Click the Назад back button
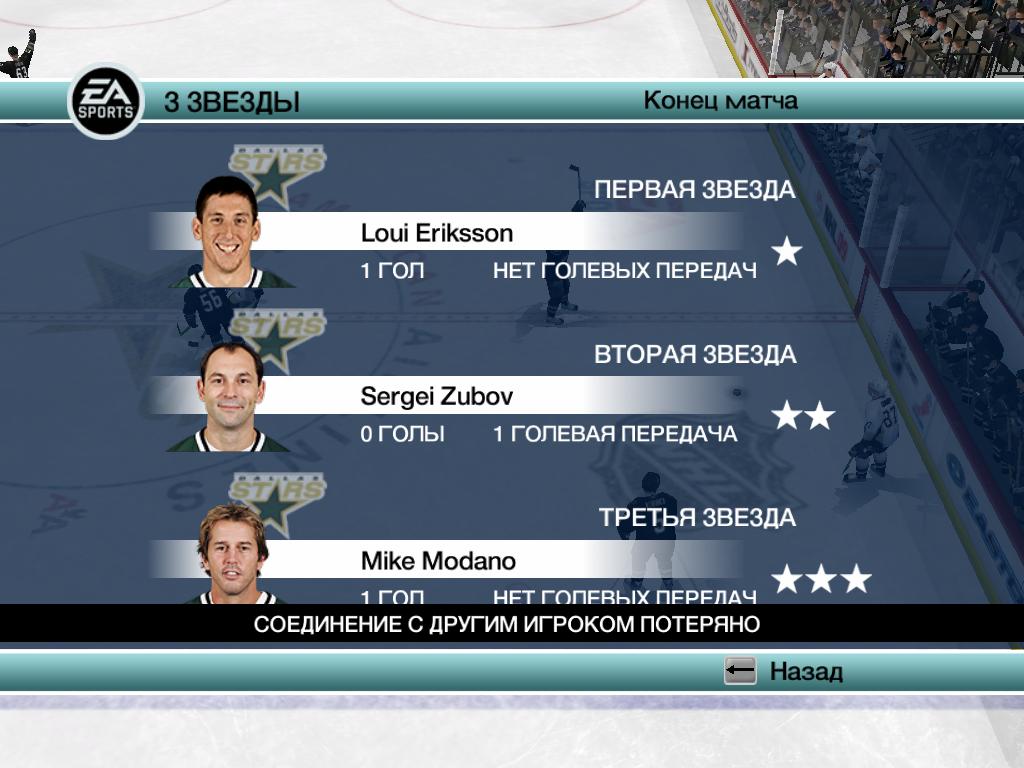 click(x=784, y=671)
